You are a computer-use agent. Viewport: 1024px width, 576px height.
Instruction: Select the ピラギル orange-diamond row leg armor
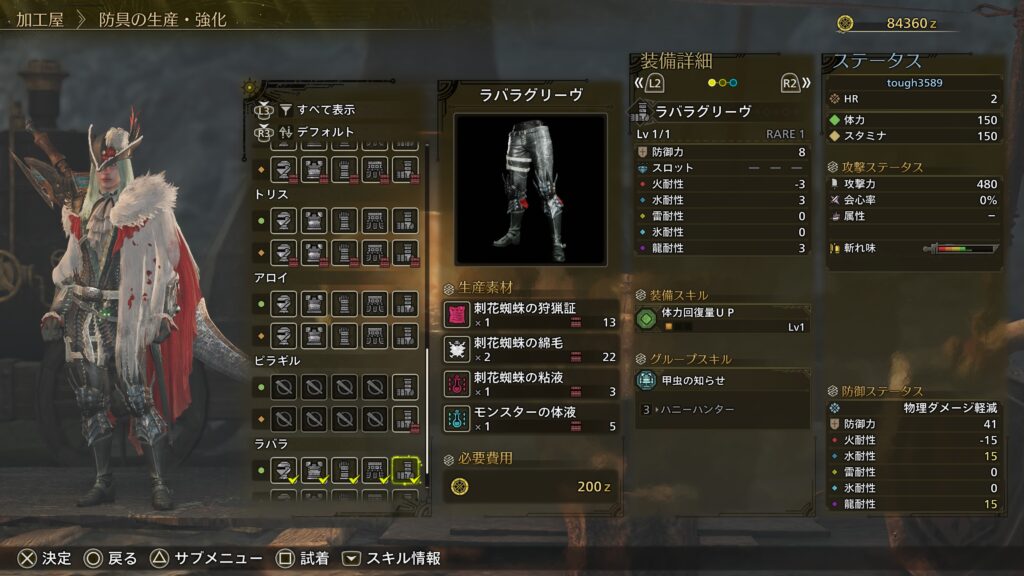(x=405, y=417)
